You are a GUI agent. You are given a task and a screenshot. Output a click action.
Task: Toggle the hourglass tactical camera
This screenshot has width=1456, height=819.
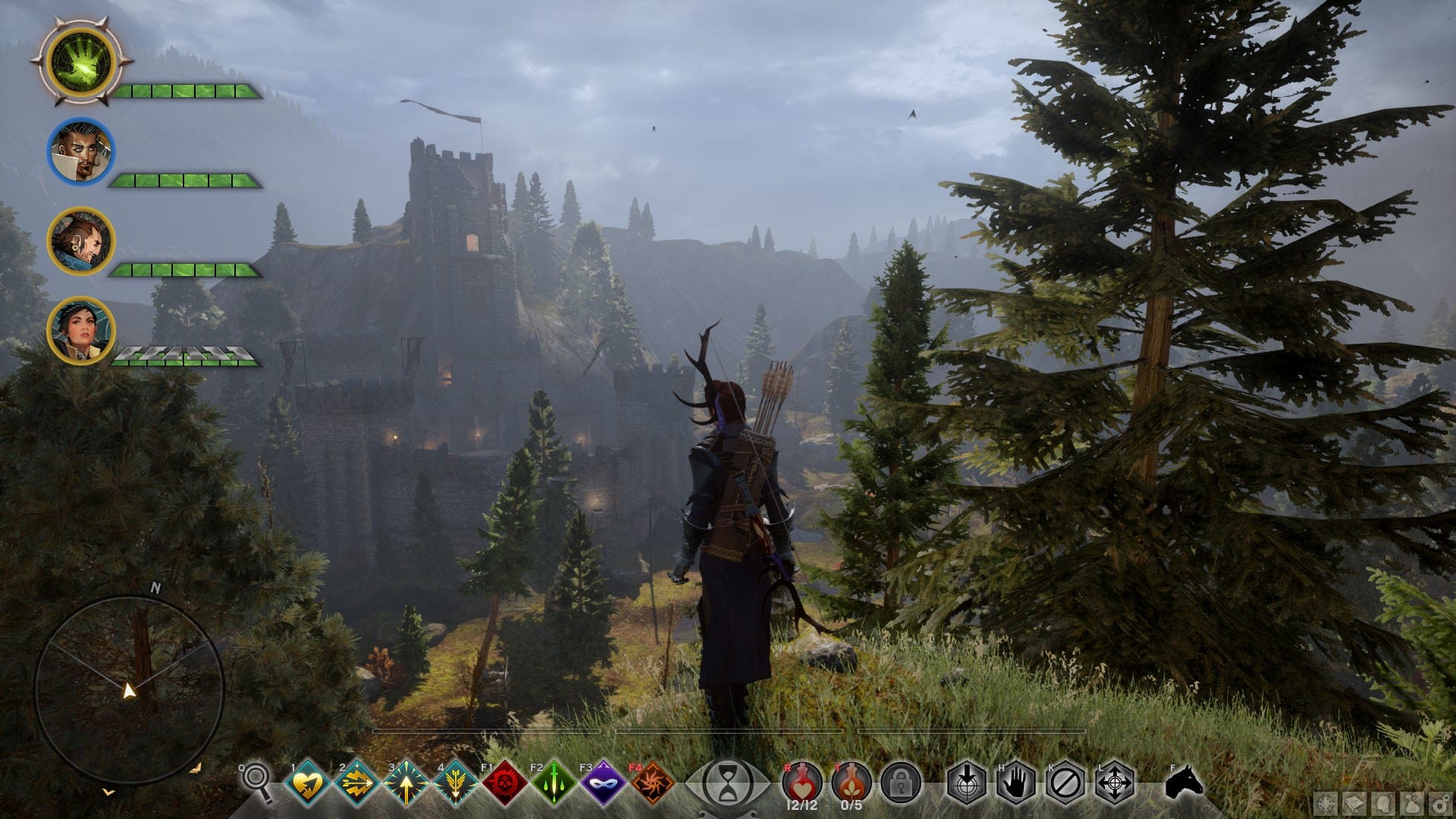pos(726,781)
